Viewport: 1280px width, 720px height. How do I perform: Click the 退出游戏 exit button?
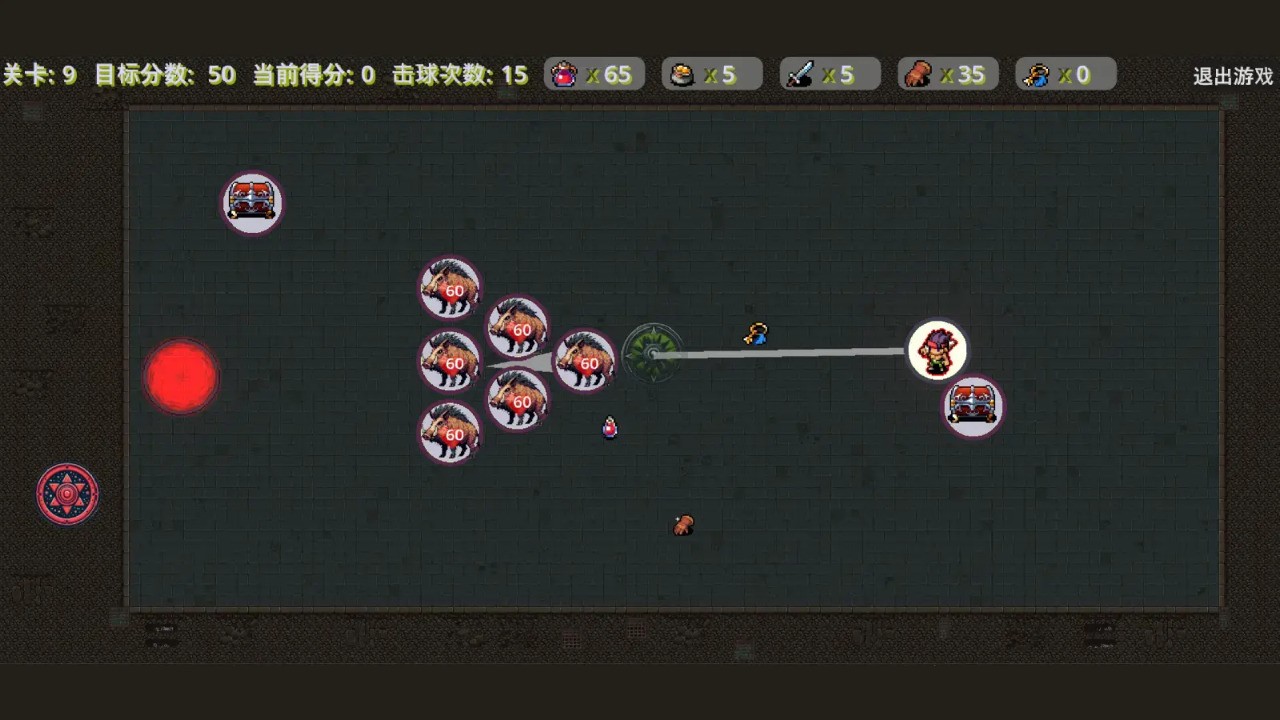(x=1231, y=75)
